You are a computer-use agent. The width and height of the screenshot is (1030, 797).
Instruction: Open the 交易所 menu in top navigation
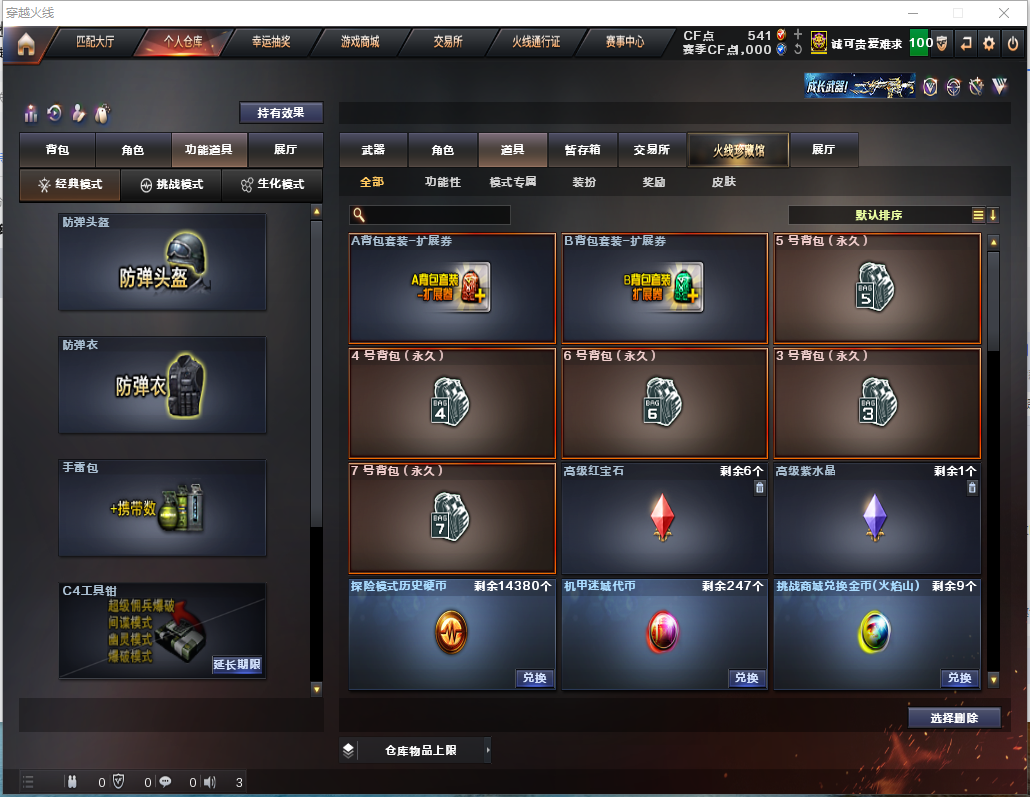point(447,42)
